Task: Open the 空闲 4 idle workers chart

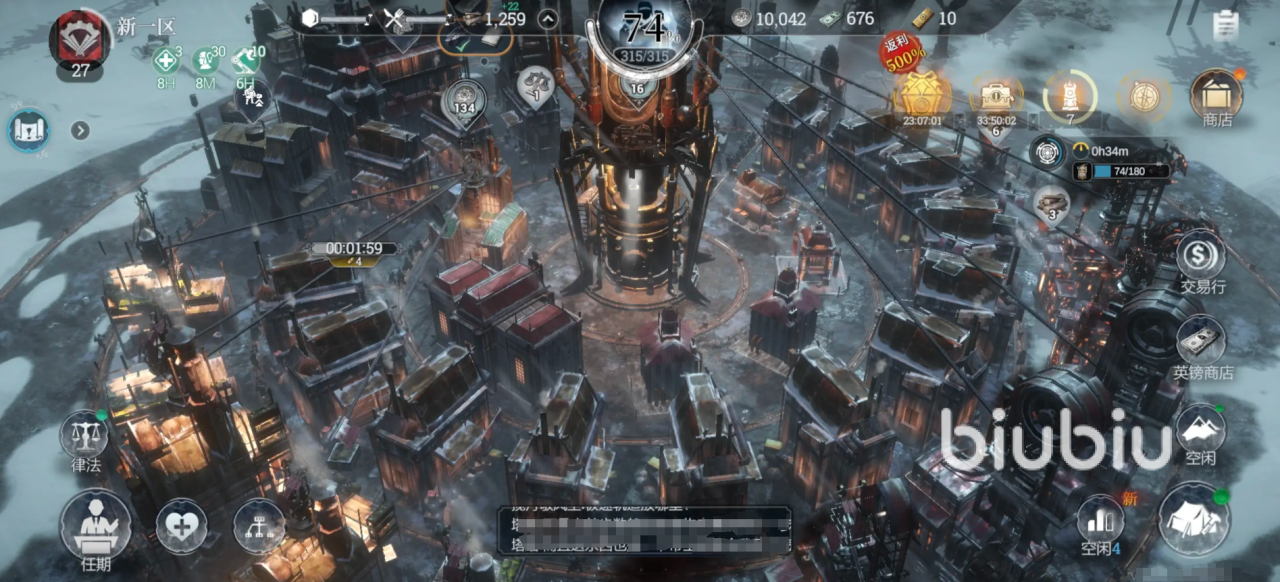Action: (x=1100, y=524)
